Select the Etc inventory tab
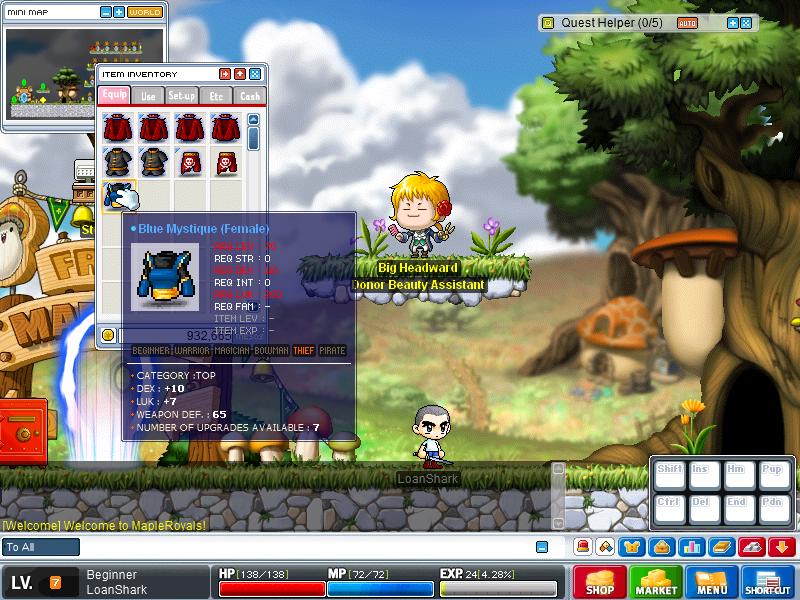The width and height of the screenshot is (800, 600). 216,96
